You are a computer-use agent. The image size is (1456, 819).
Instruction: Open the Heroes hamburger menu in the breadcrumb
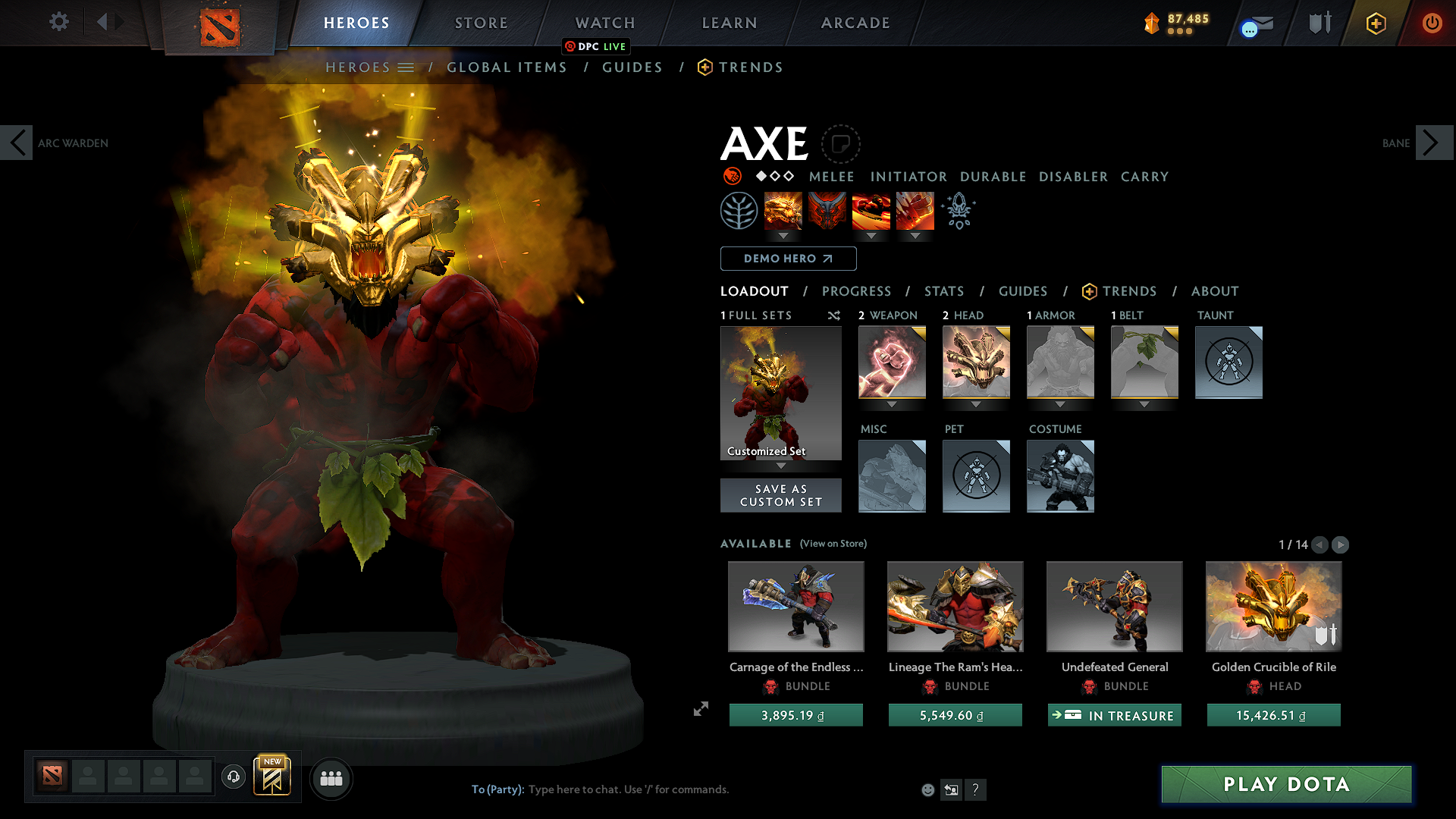pos(407,67)
